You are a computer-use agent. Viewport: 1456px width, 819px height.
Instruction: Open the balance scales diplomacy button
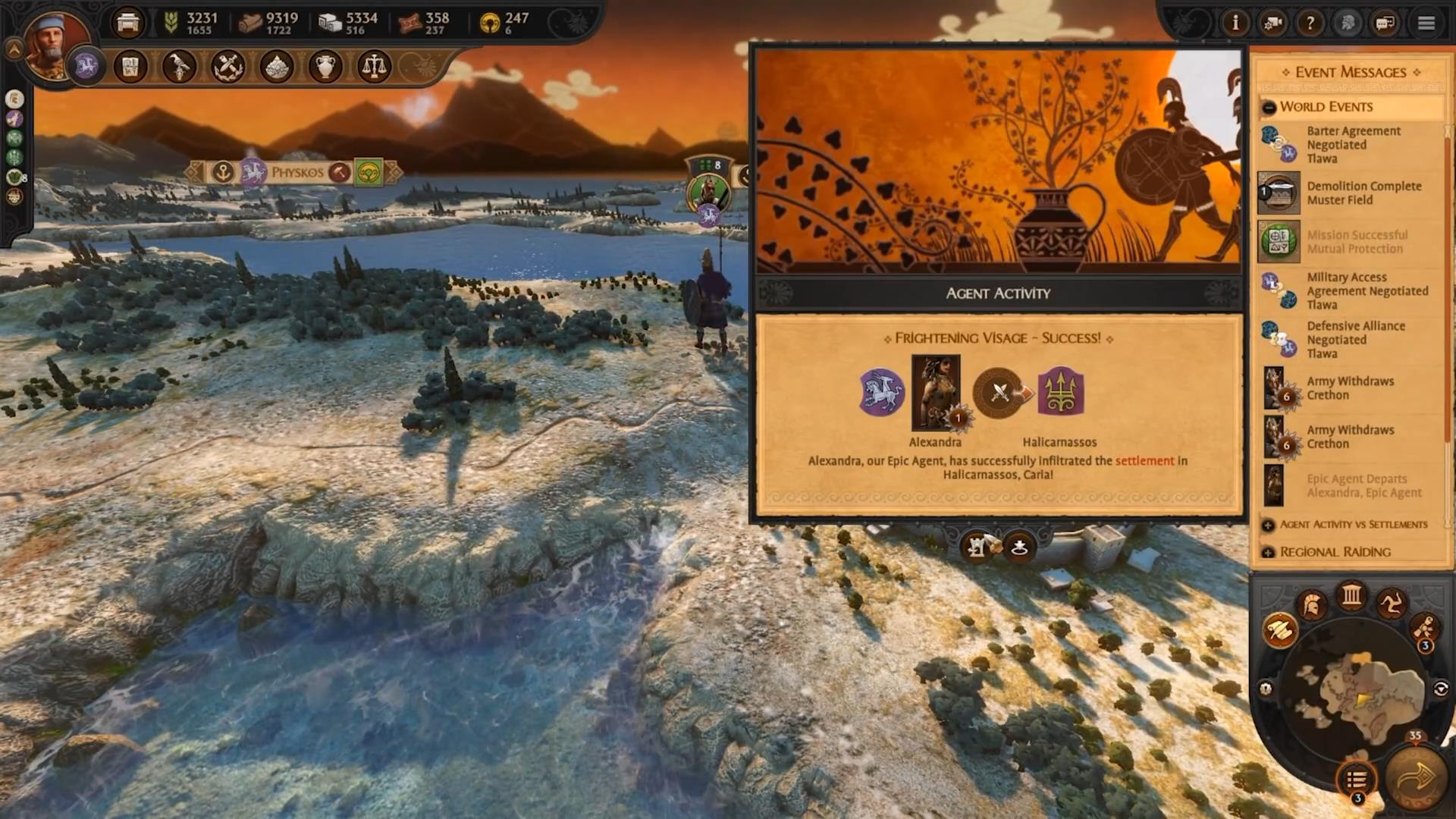pos(373,67)
